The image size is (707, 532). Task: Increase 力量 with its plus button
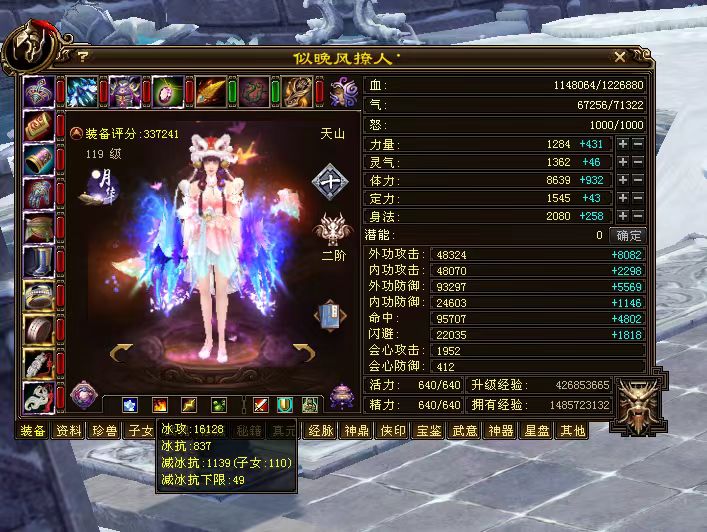click(x=622, y=145)
